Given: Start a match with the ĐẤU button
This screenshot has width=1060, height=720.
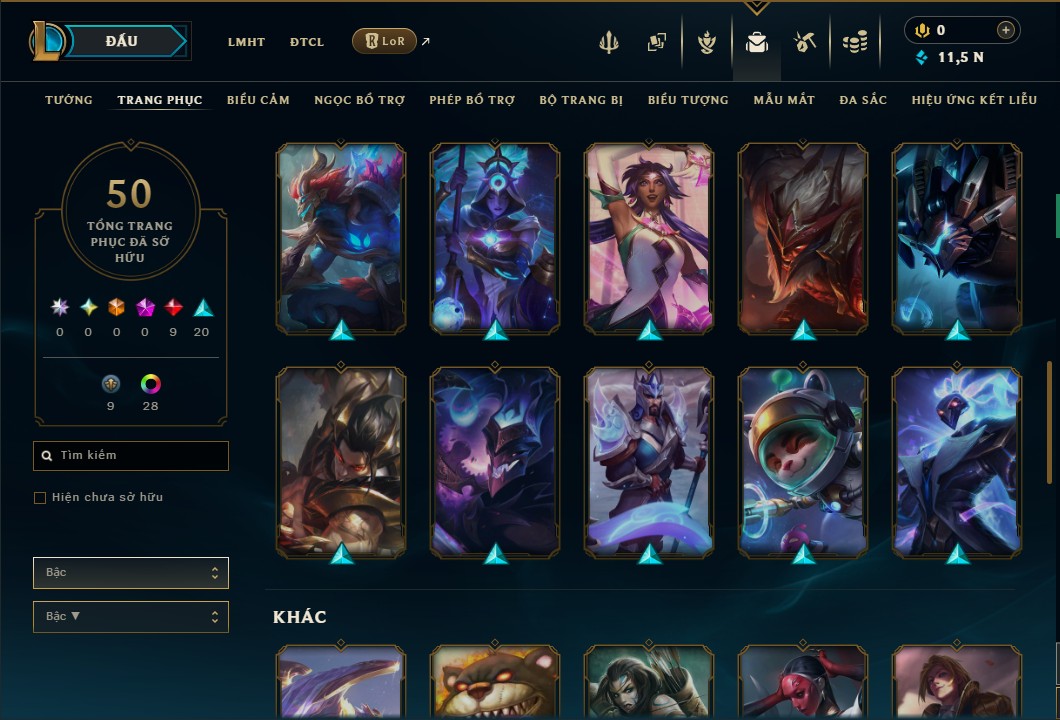Looking at the screenshot, I should coord(122,41).
